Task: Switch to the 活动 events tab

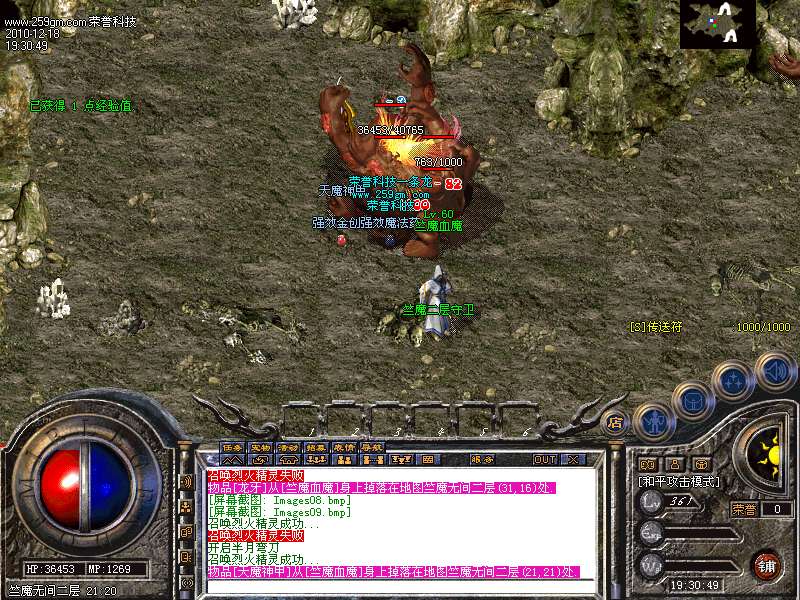Action: click(289, 447)
